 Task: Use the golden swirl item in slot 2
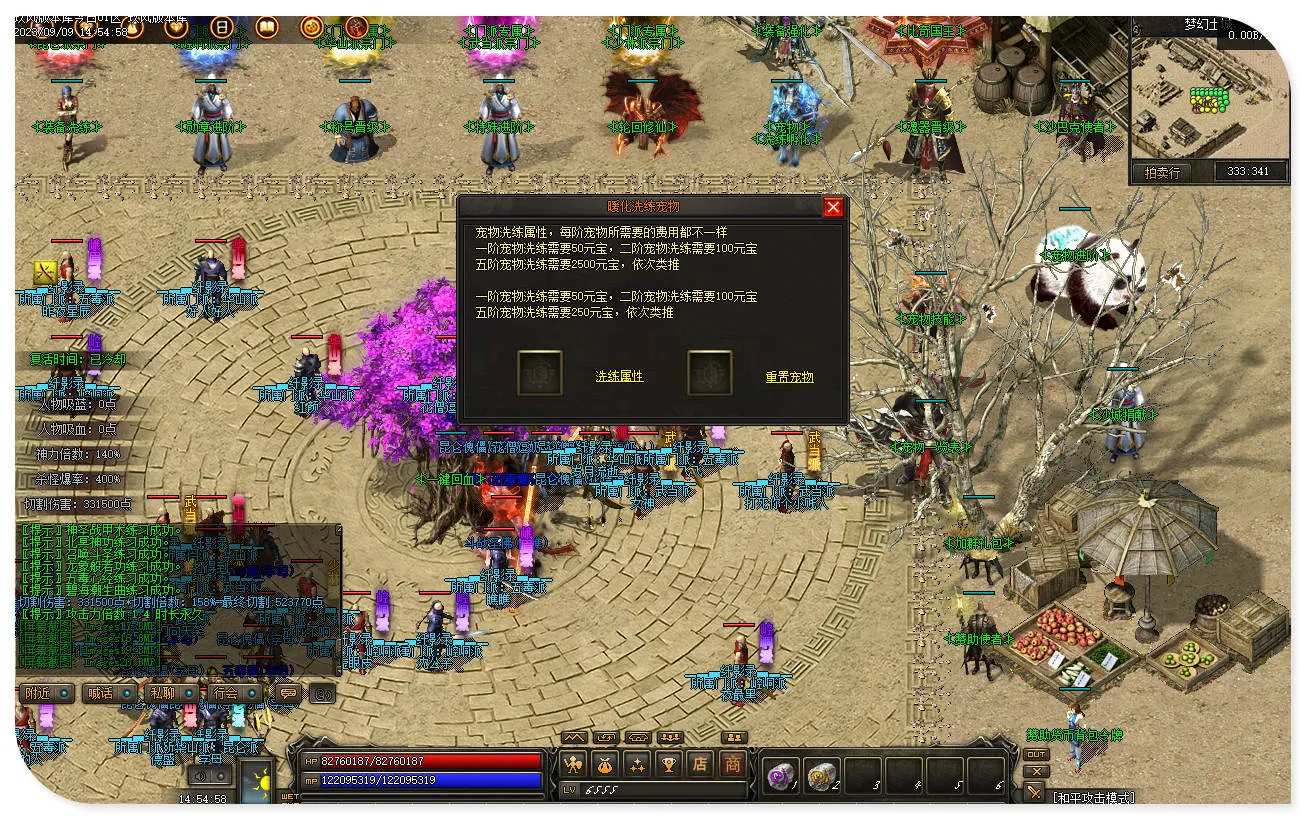tap(821, 775)
